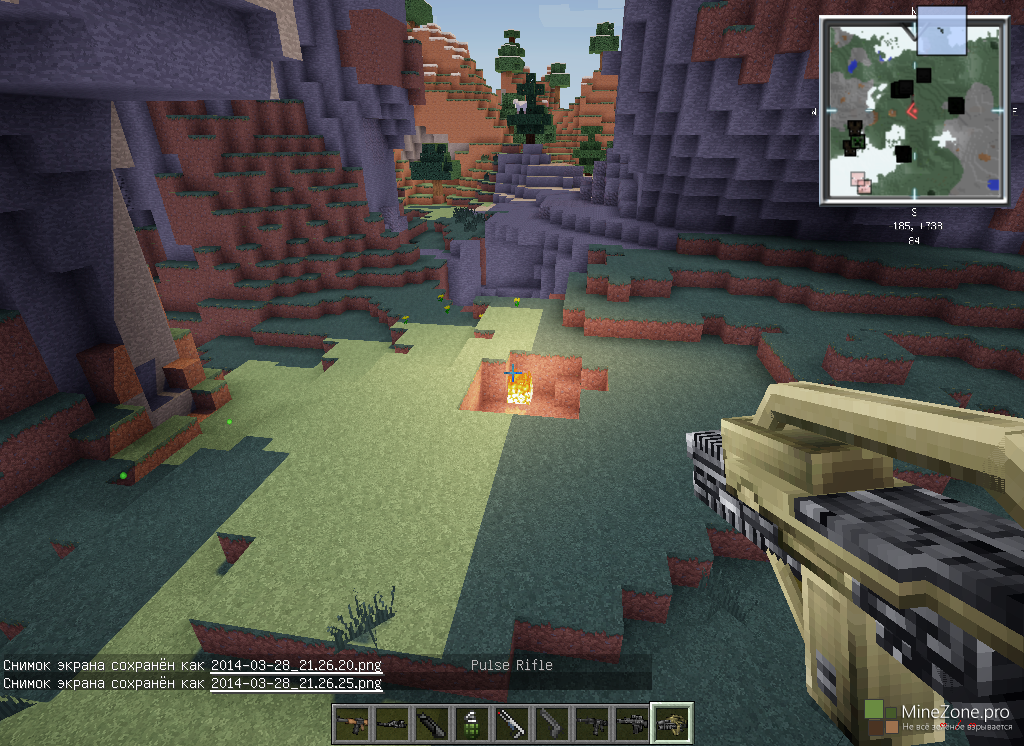Viewport: 1024px width, 746px height.
Task: Select the tan Pulse Rifle slot
Action: (x=671, y=723)
